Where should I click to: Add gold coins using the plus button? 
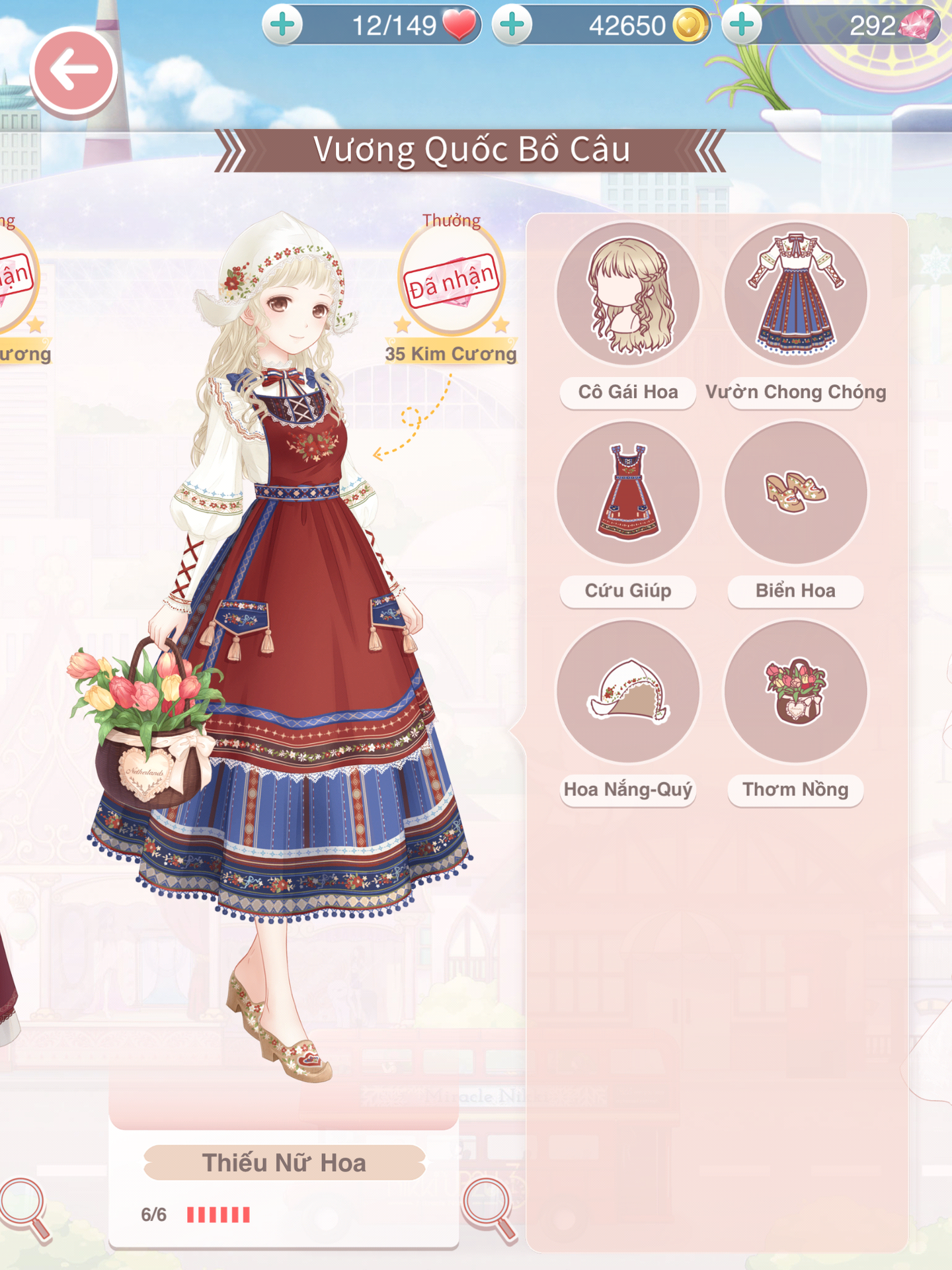tap(512, 25)
